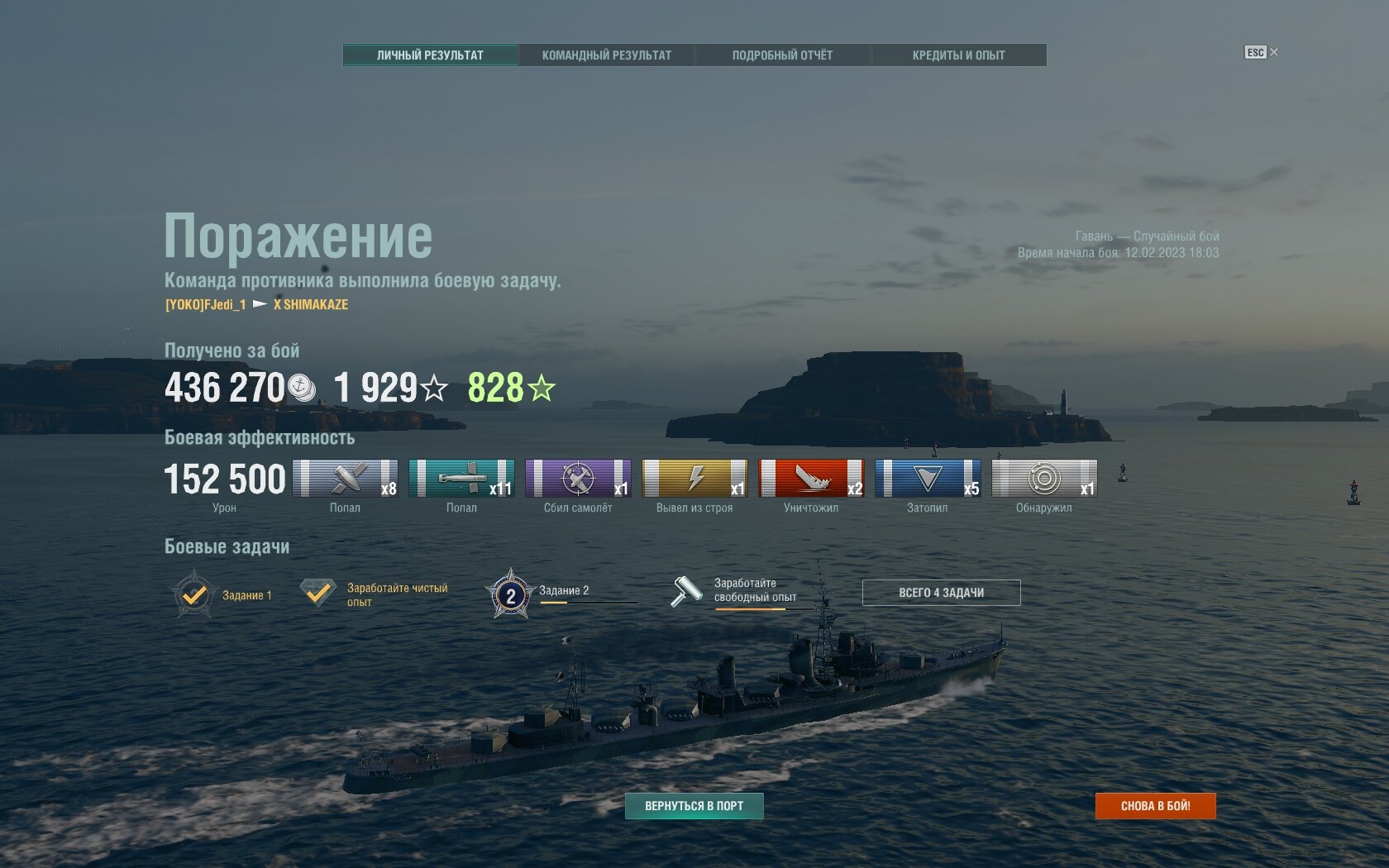Choose the Сбил самолёт ribbon
The image size is (1389, 868).
(x=578, y=479)
